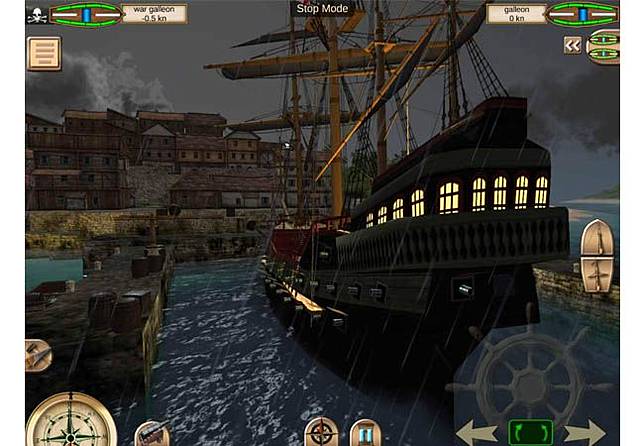Viewport: 644px width, 446px height.
Task: Select the lower sail button on right edge
Action: click(x=597, y=274)
